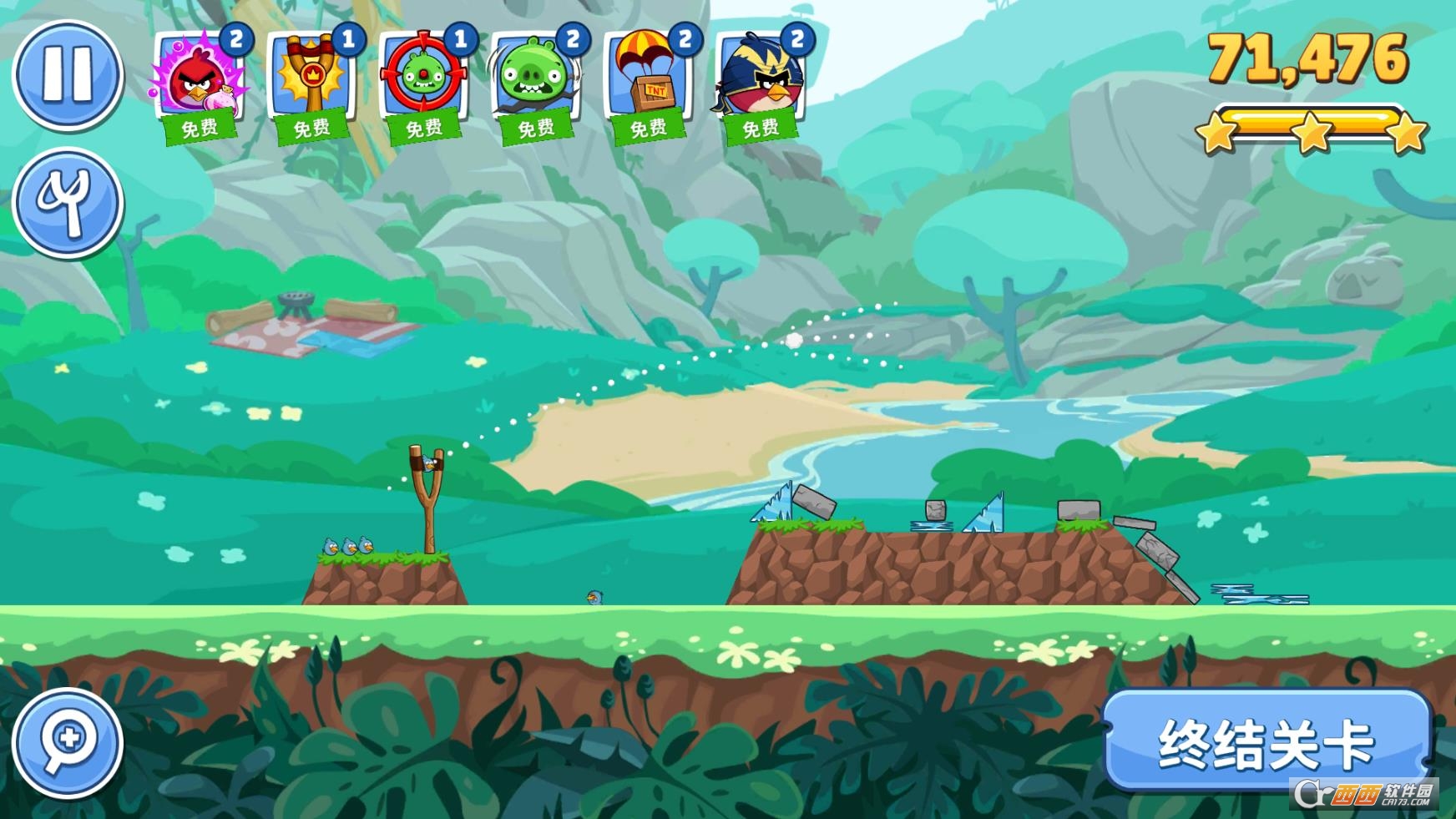
Task: Open the slingshot selection button
Action: tap(68, 203)
